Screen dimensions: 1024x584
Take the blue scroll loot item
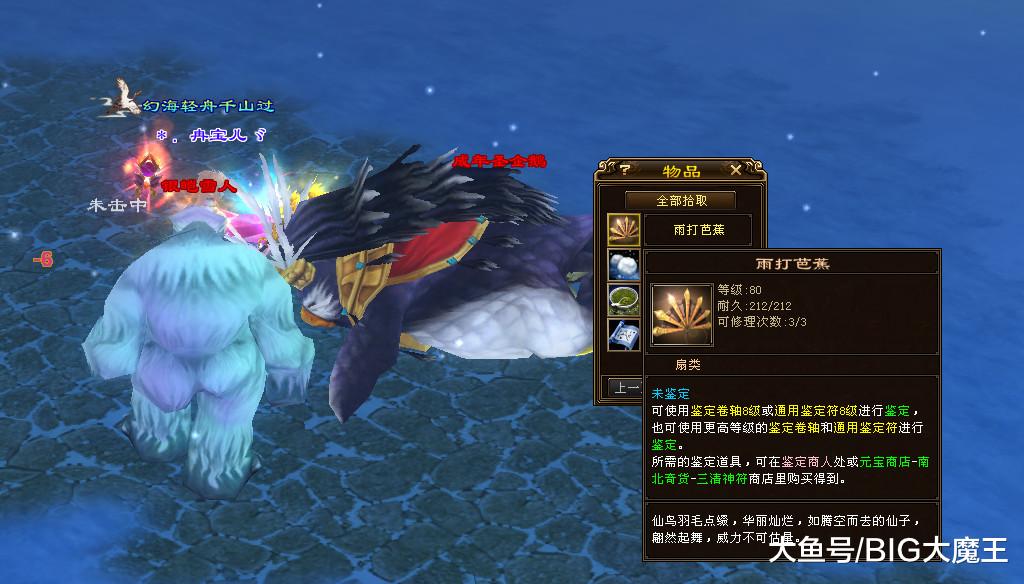pos(624,334)
